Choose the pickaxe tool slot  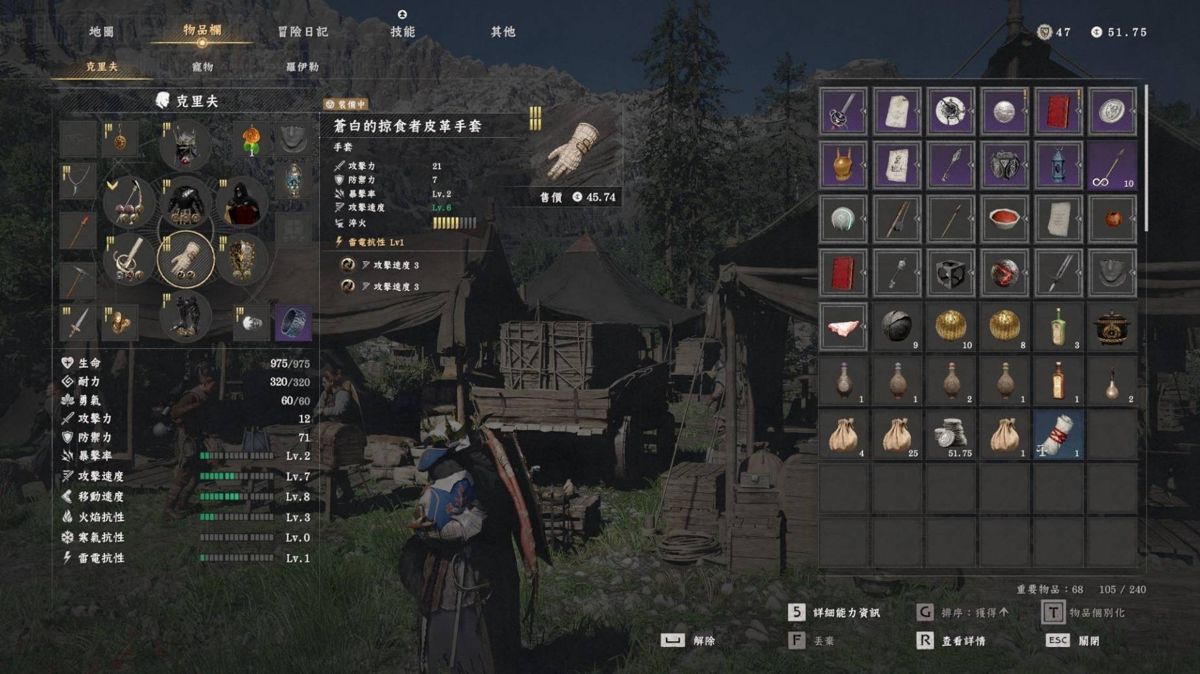point(77,278)
